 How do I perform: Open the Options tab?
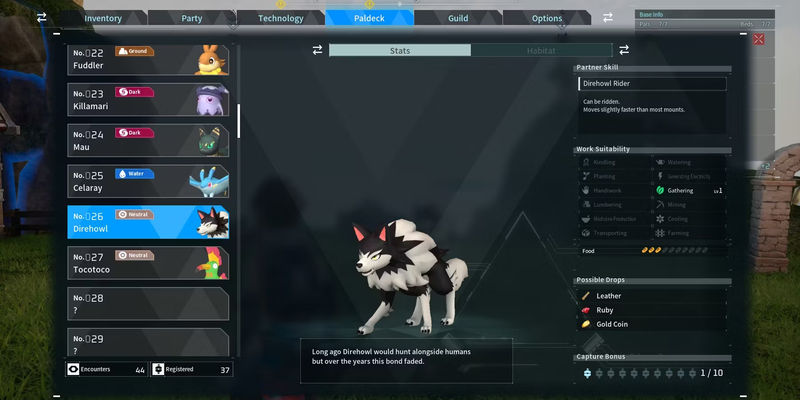[x=546, y=18]
